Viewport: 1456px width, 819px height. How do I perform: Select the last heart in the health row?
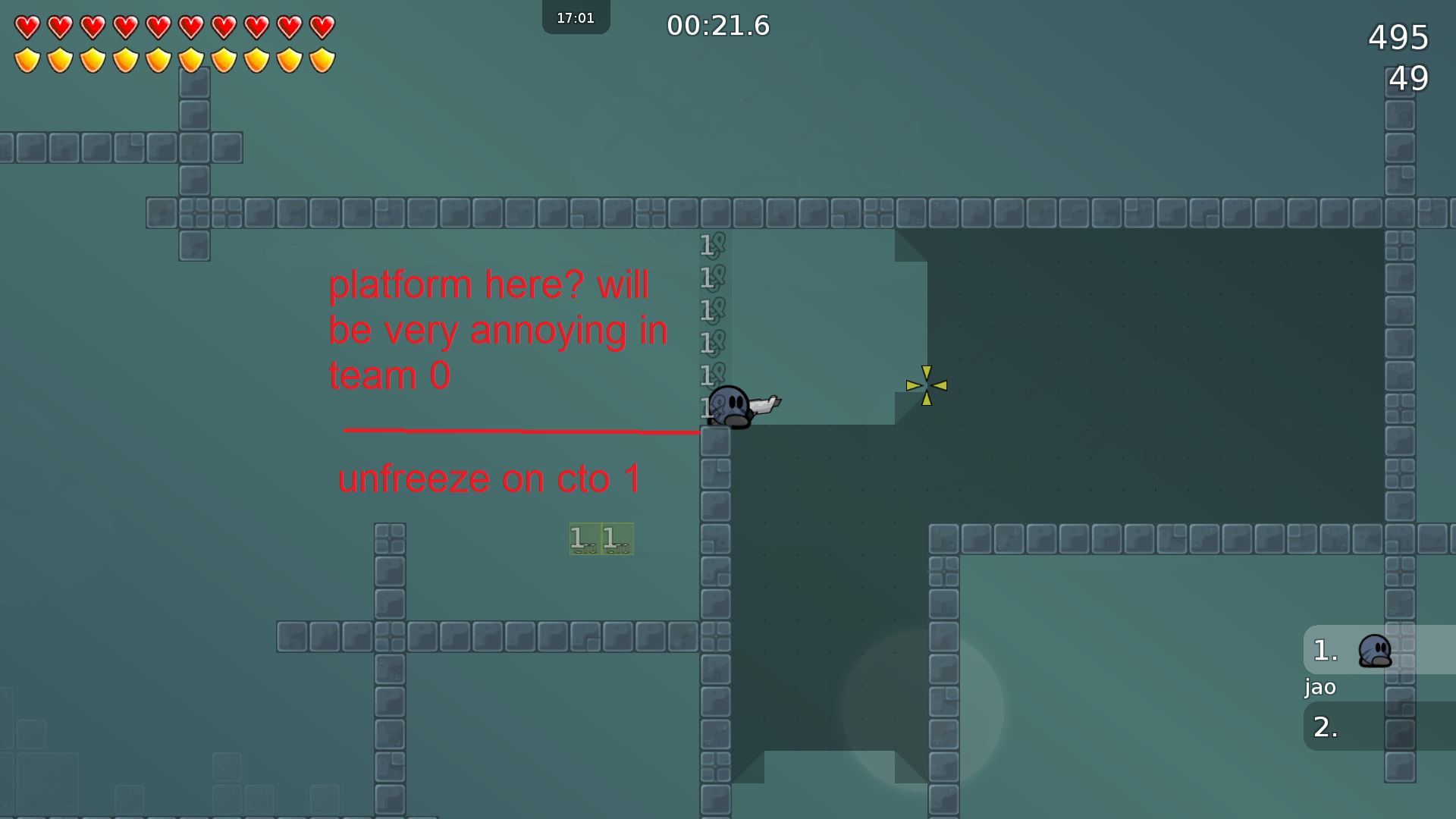322,27
